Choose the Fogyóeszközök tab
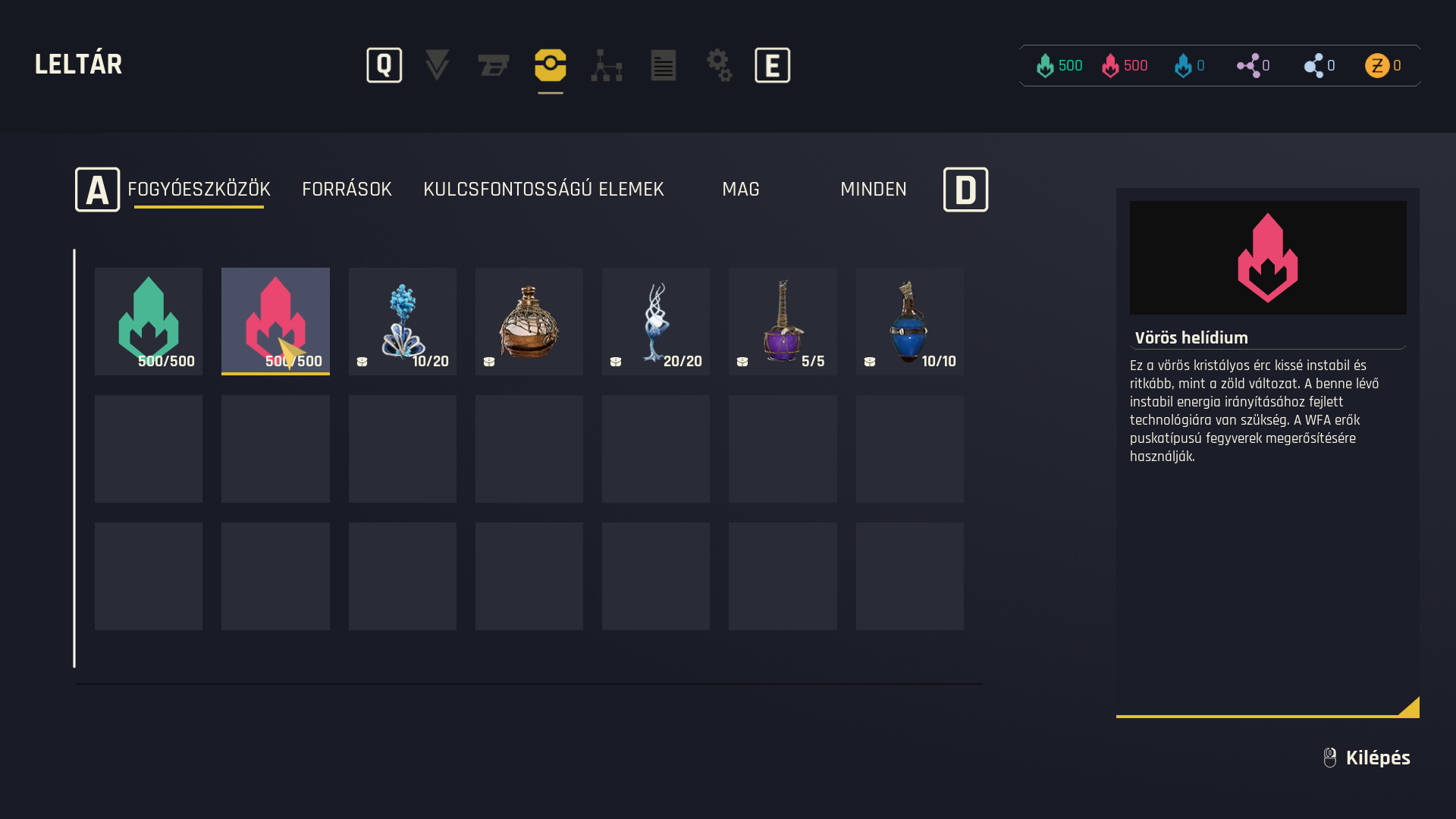The width and height of the screenshot is (1456, 819). coord(199,190)
